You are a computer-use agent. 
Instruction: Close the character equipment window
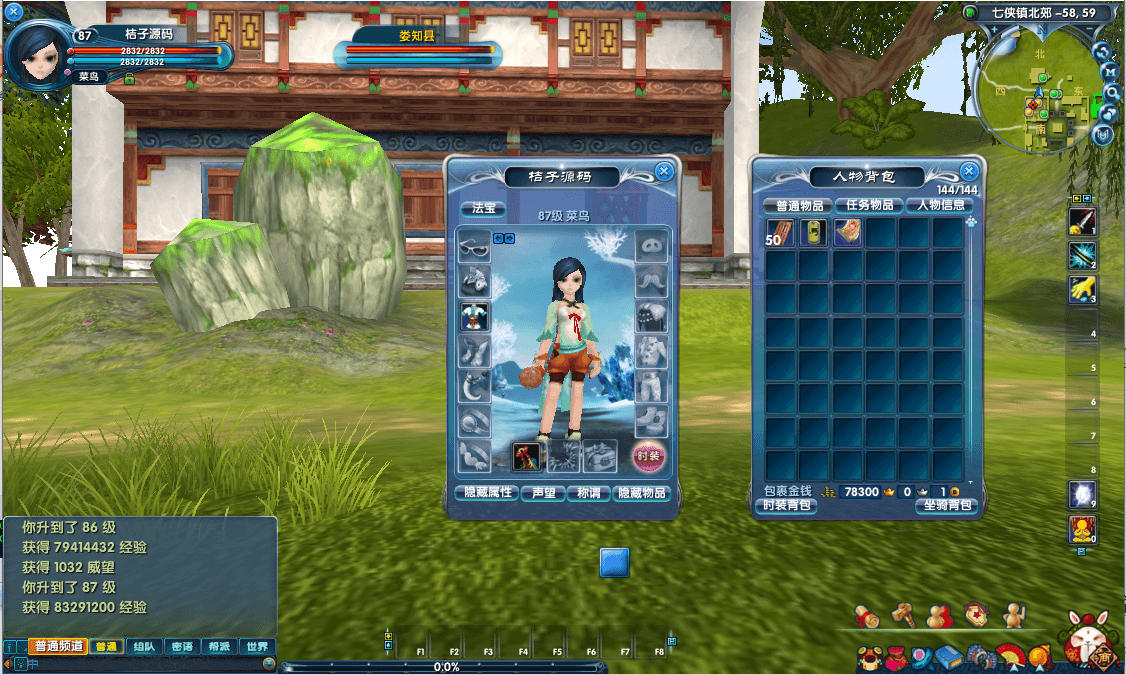[664, 171]
